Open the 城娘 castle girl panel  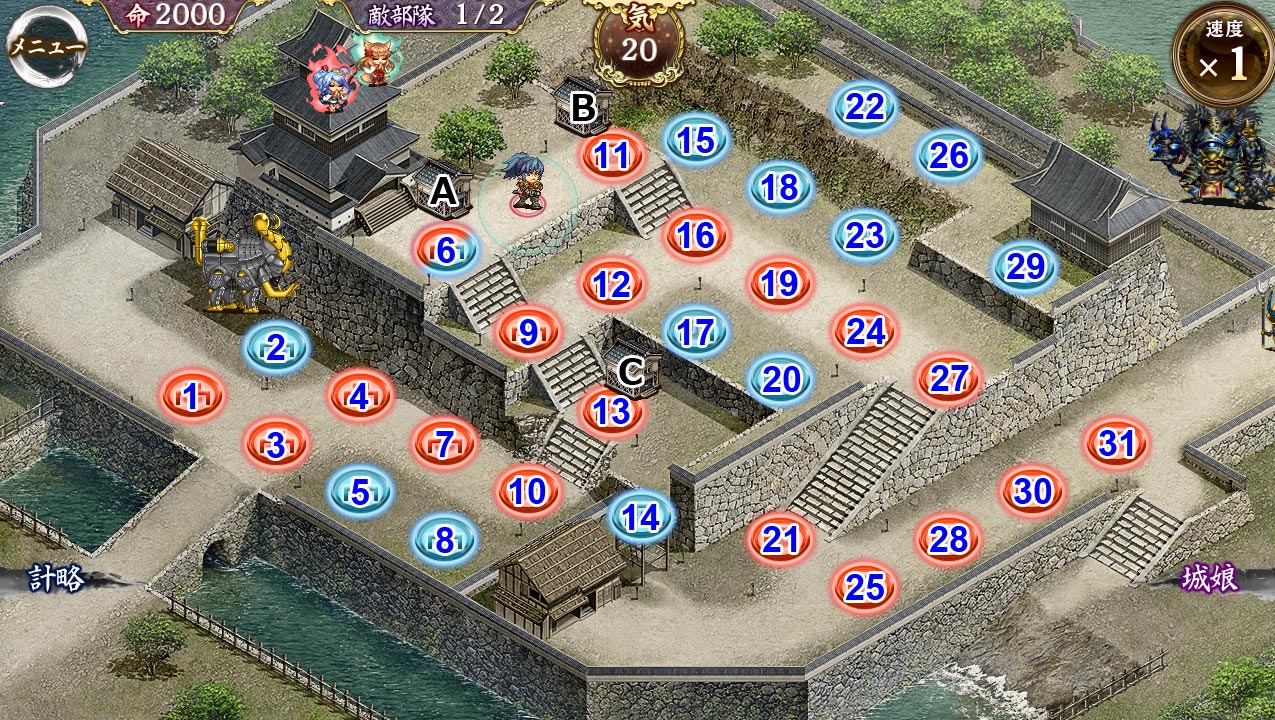coord(1210,579)
